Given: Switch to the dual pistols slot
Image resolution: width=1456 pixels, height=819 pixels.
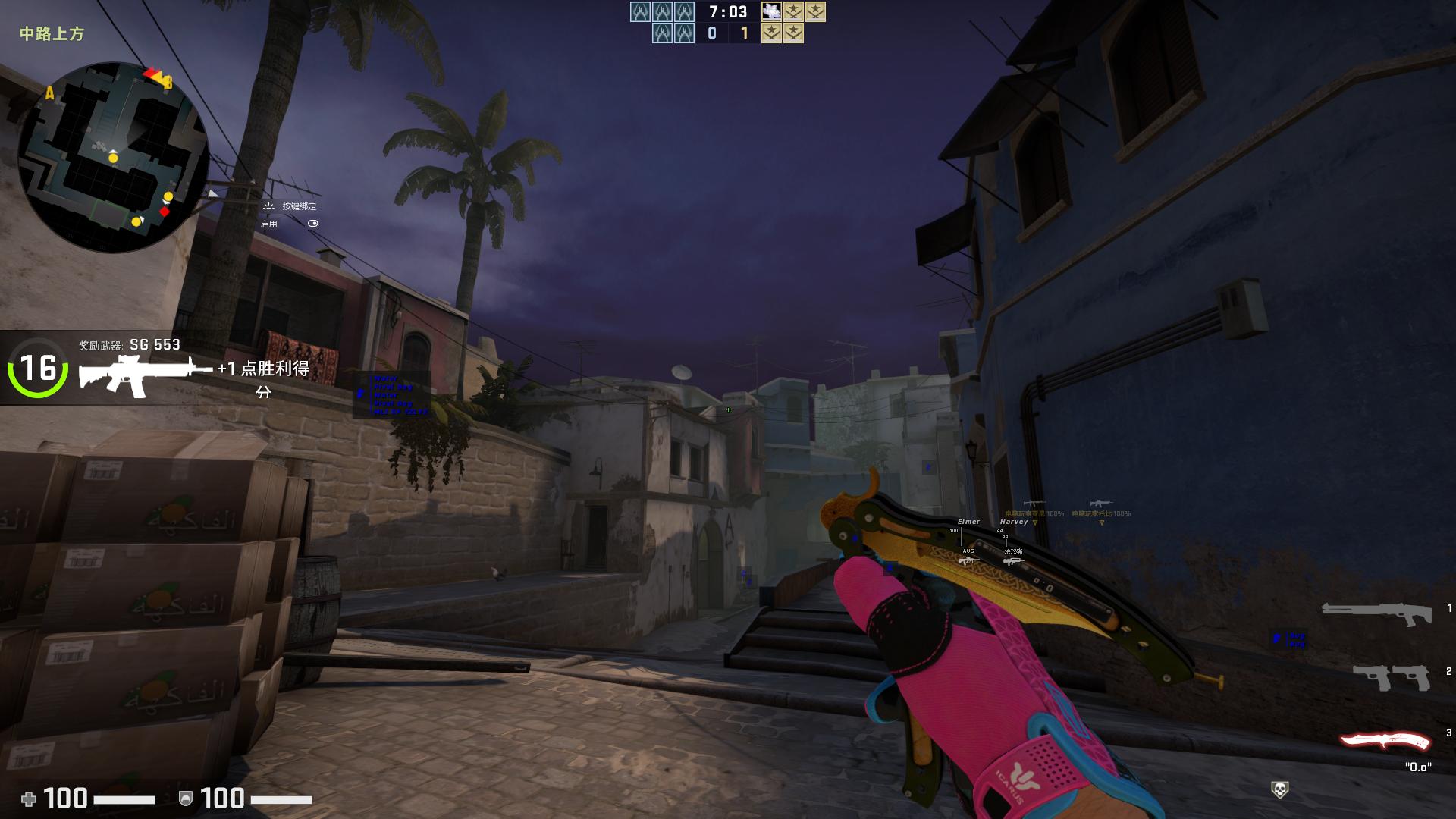Looking at the screenshot, I should click(1391, 676).
